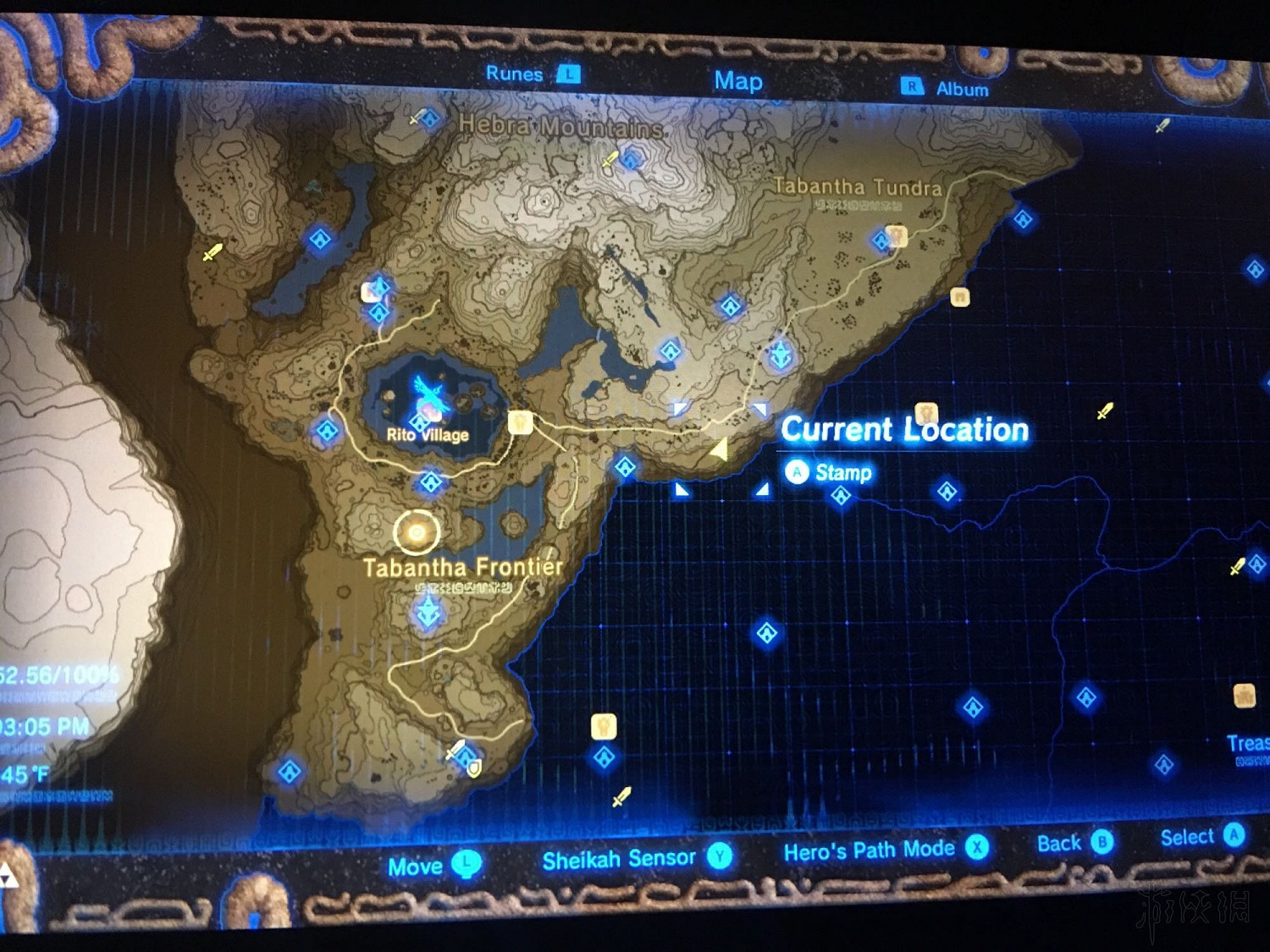
Task: Enable the Sheikah Sensor
Action: click(x=621, y=857)
